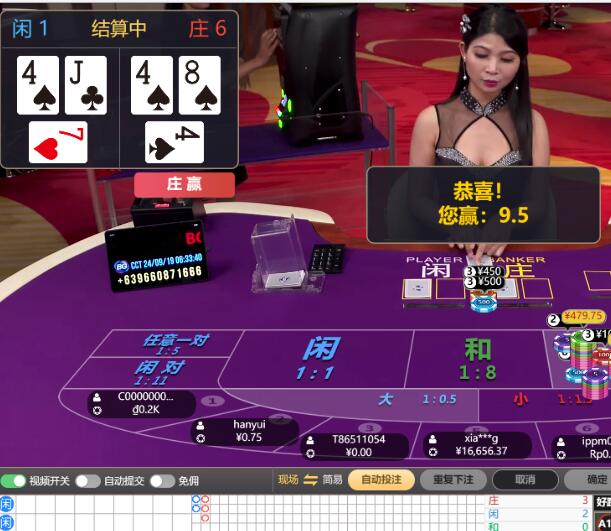
Task: Place a bet on 和 1:8 tie
Action: 477,358
